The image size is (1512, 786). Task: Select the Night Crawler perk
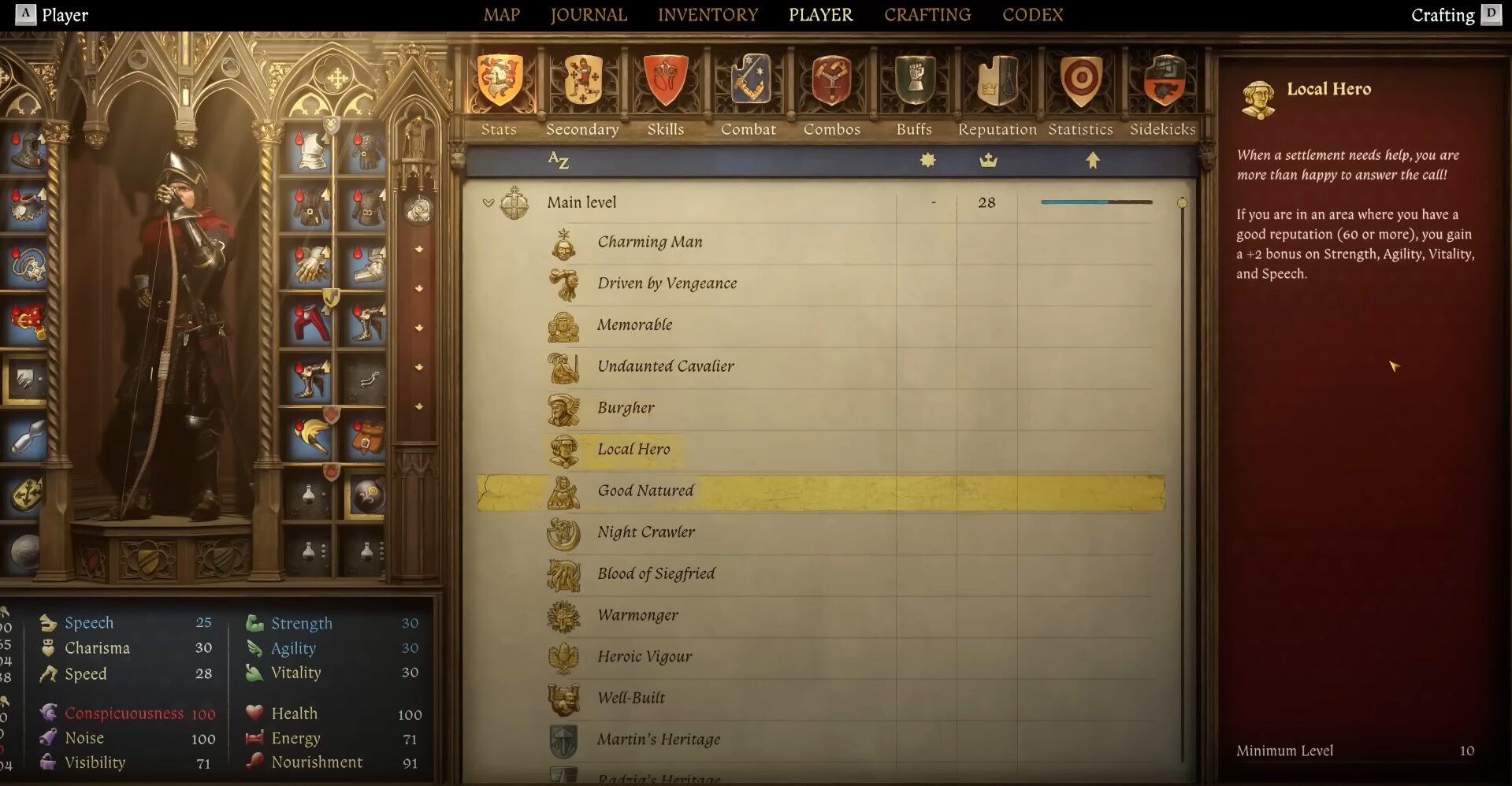click(645, 532)
